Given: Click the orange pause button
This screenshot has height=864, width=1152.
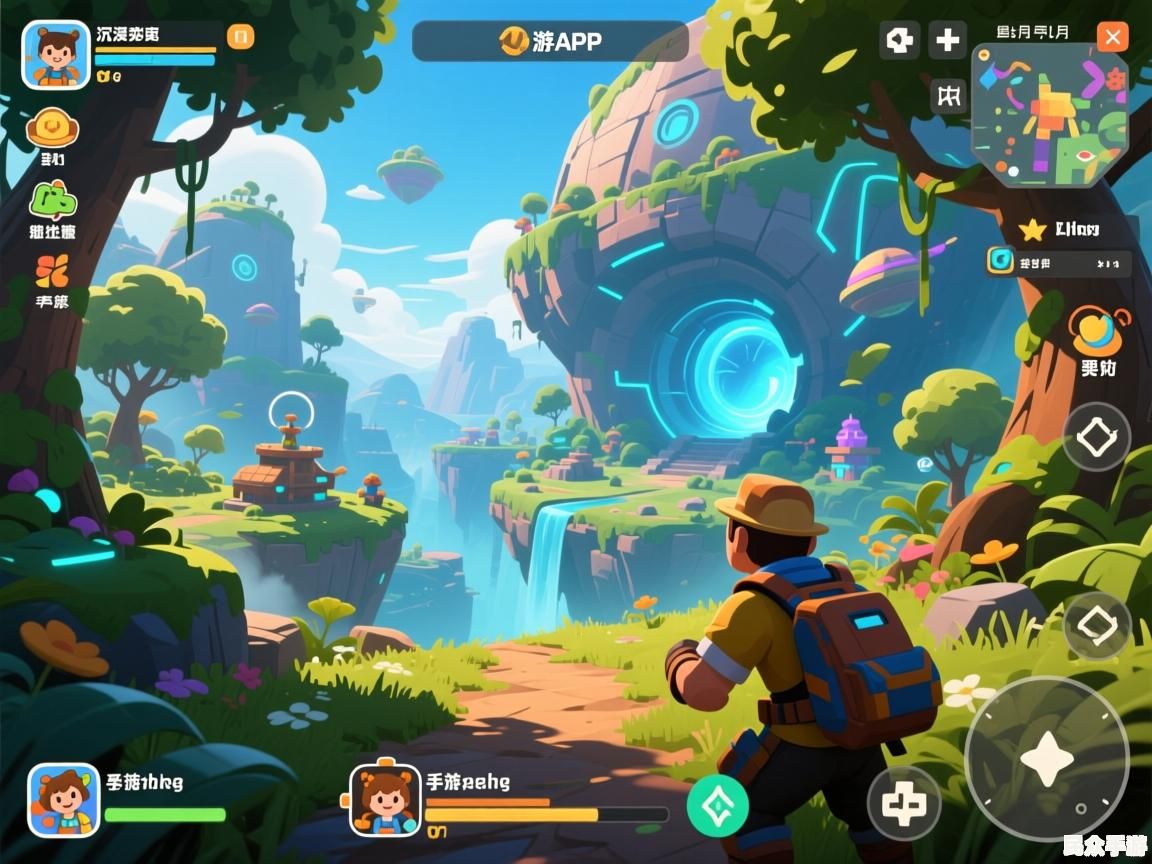Looking at the screenshot, I should 240,37.
